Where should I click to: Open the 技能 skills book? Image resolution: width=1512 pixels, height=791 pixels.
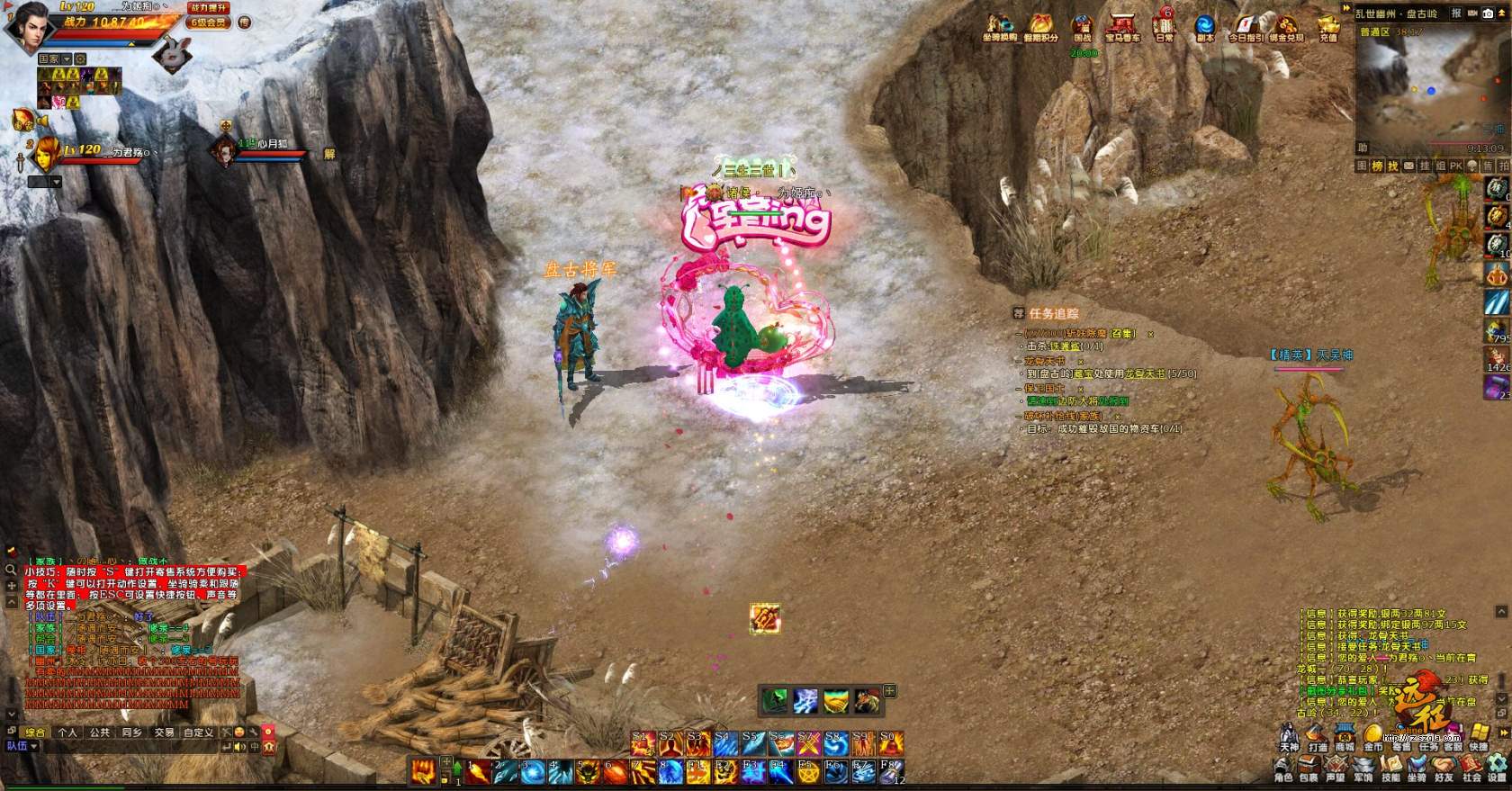[x=1390, y=769]
